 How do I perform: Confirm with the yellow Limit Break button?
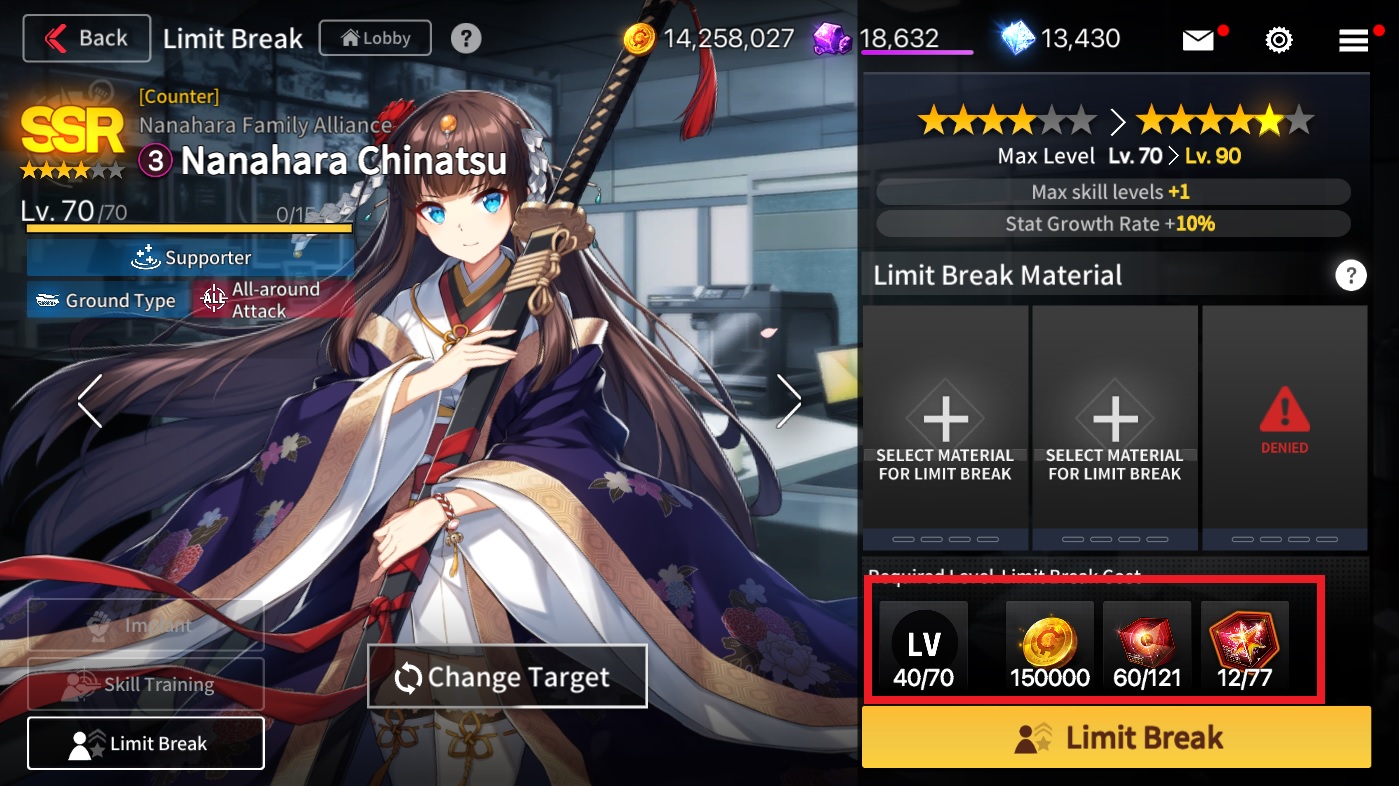click(1116, 738)
